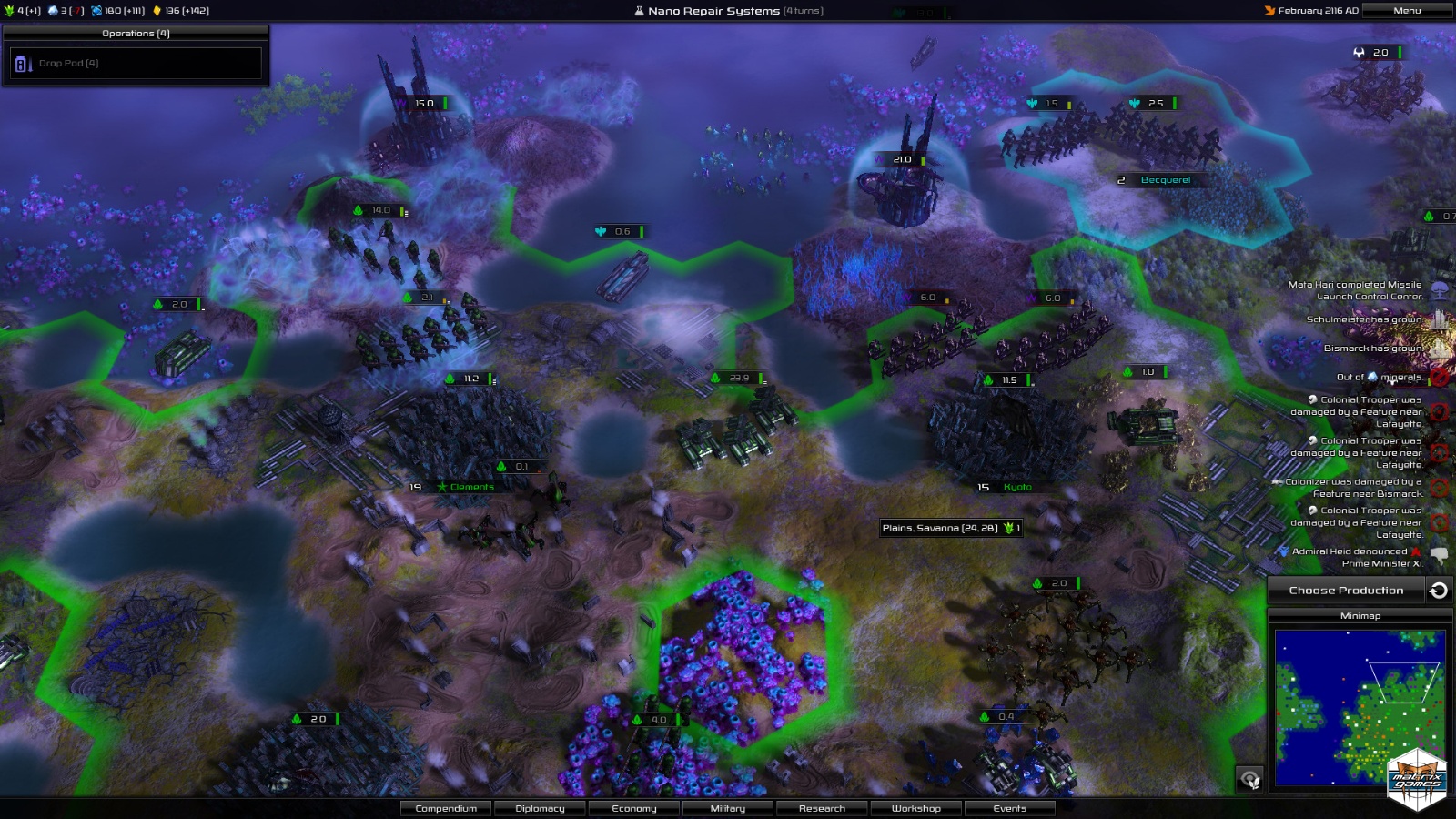Open the Compendium tab
This screenshot has width=1456, height=819.
click(x=446, y=808)
